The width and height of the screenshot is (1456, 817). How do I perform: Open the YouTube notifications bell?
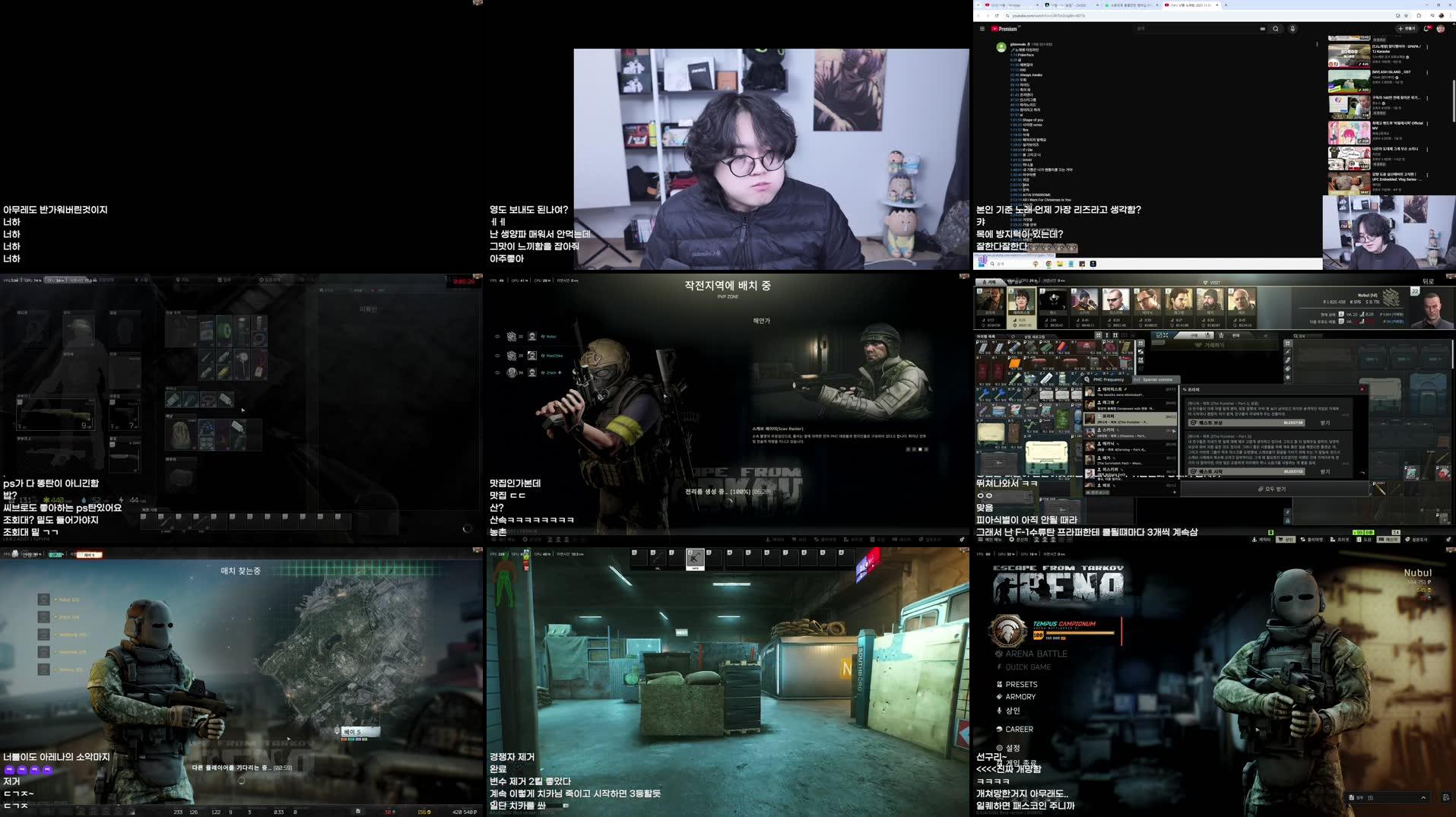pos(1426,28)
